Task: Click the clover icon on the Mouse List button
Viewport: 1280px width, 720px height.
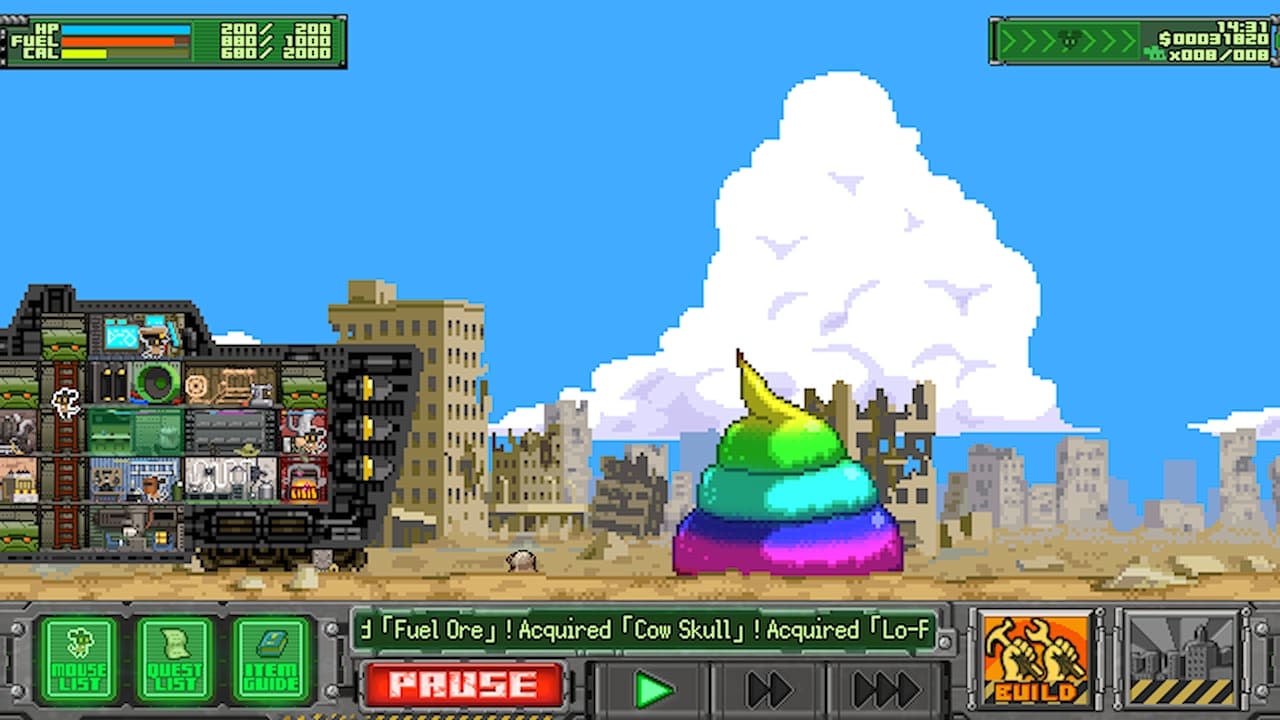Action: (x=79, y=640)
